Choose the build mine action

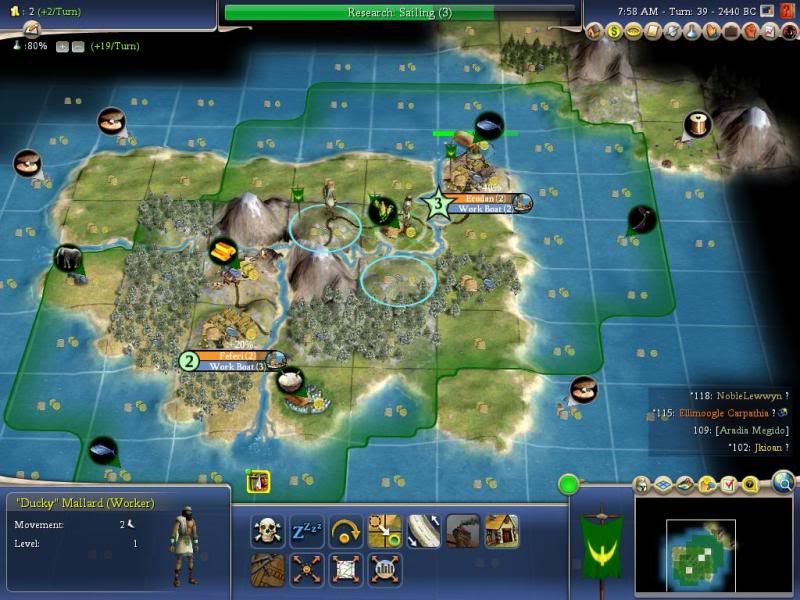[463, 530]
